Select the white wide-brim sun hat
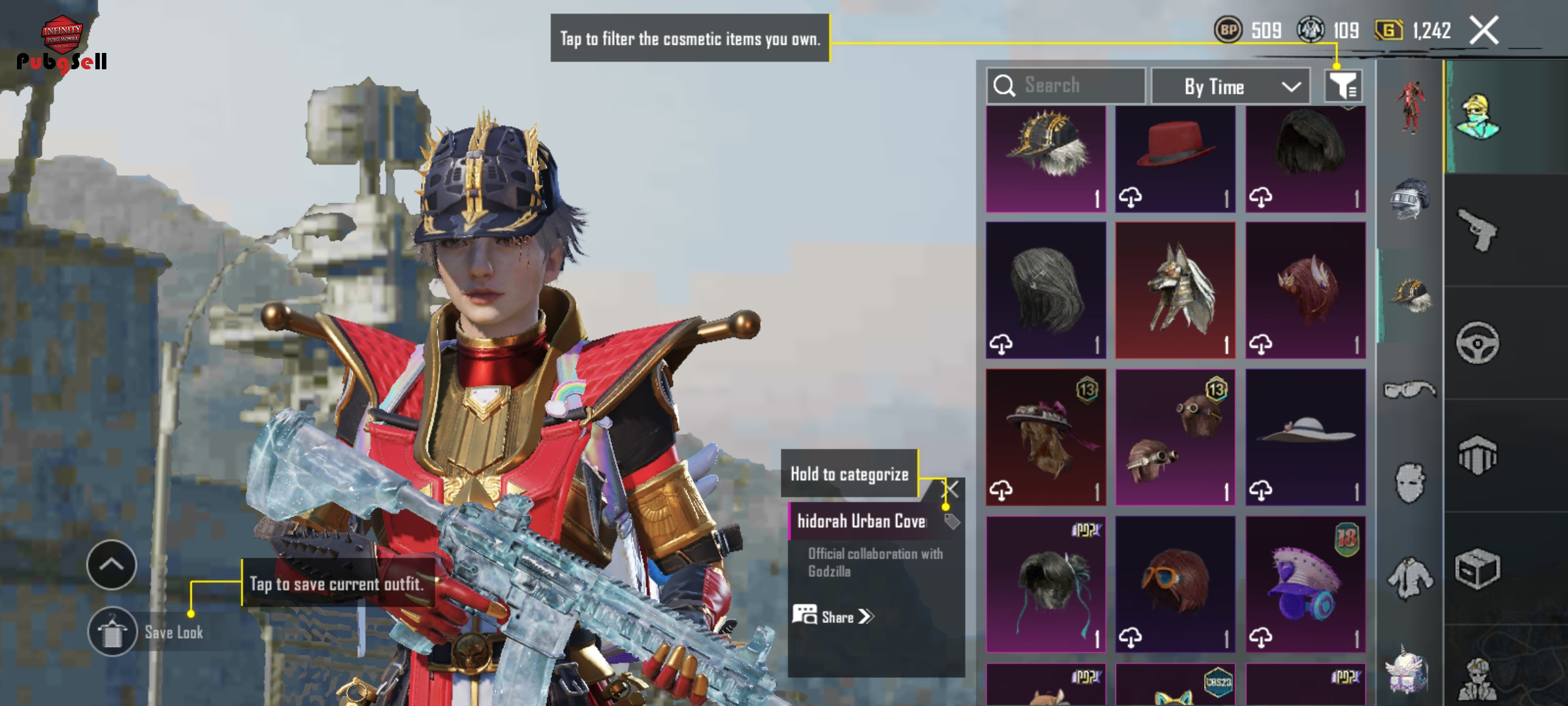1568x706 pixels. (1305, 437)
